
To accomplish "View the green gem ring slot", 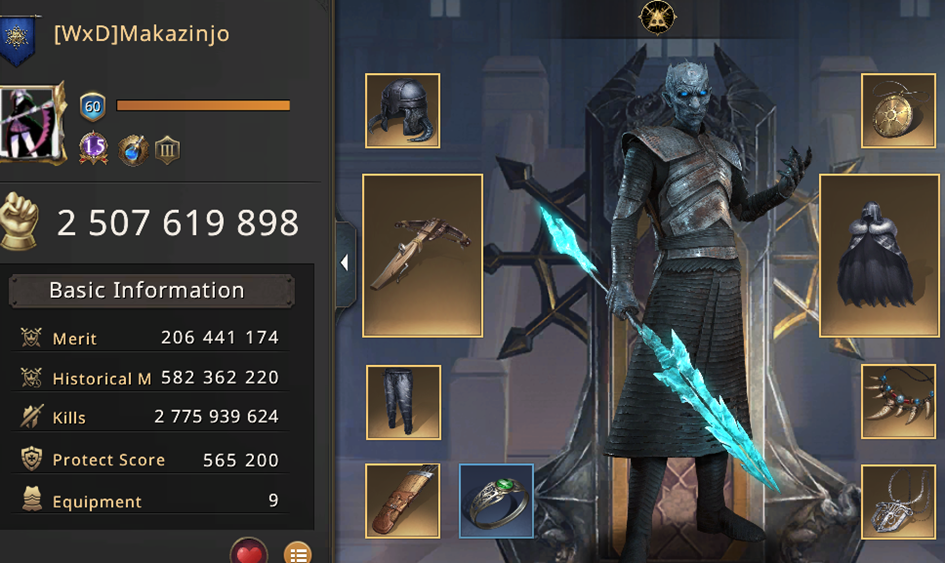I will (496, 500).
